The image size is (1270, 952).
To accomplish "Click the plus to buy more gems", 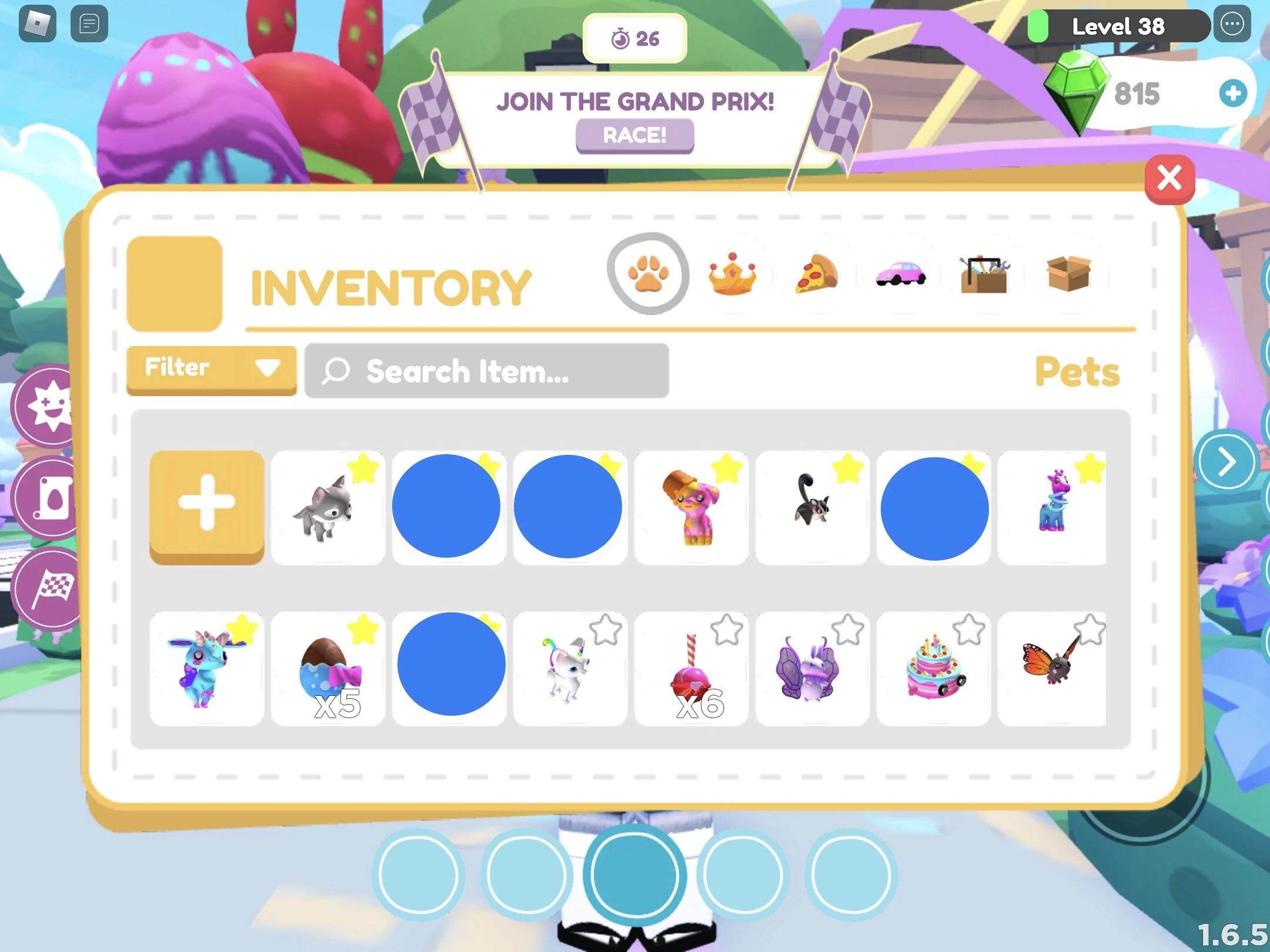I will (x=1234, y=92).
